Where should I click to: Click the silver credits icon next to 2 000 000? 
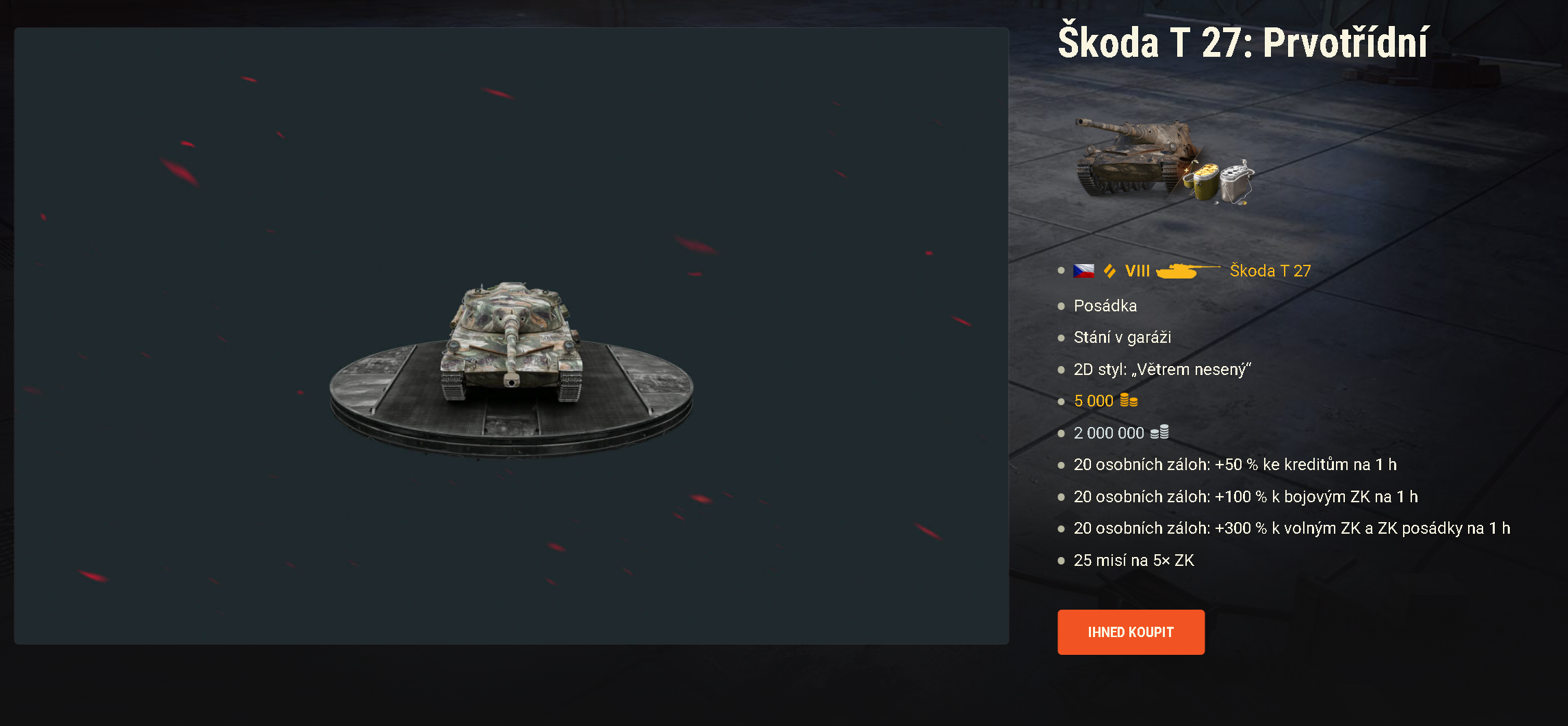pyautogui.click(x=1161, y=432)
